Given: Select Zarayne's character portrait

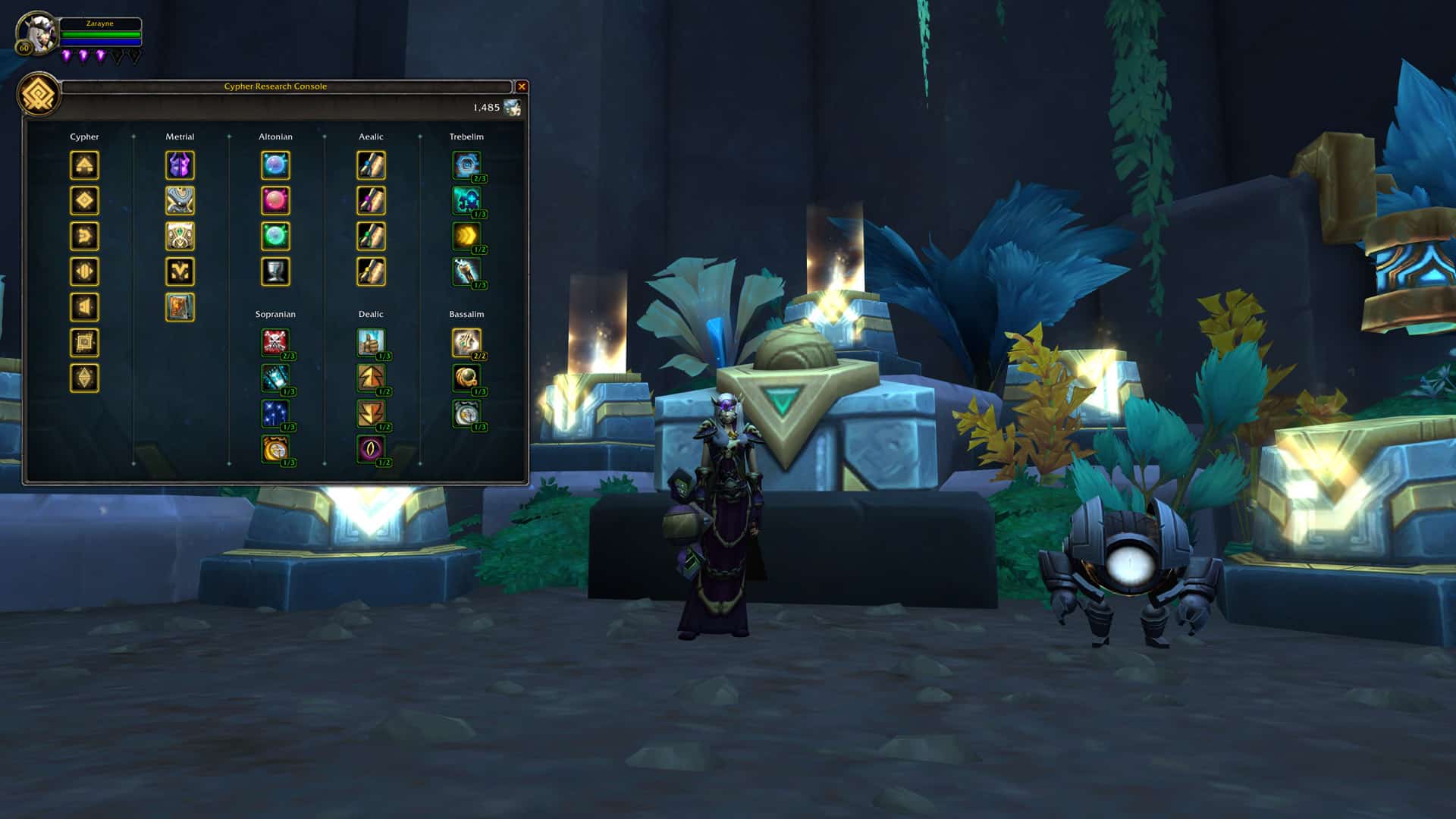Looking at the screenshot, I should 37,34.
